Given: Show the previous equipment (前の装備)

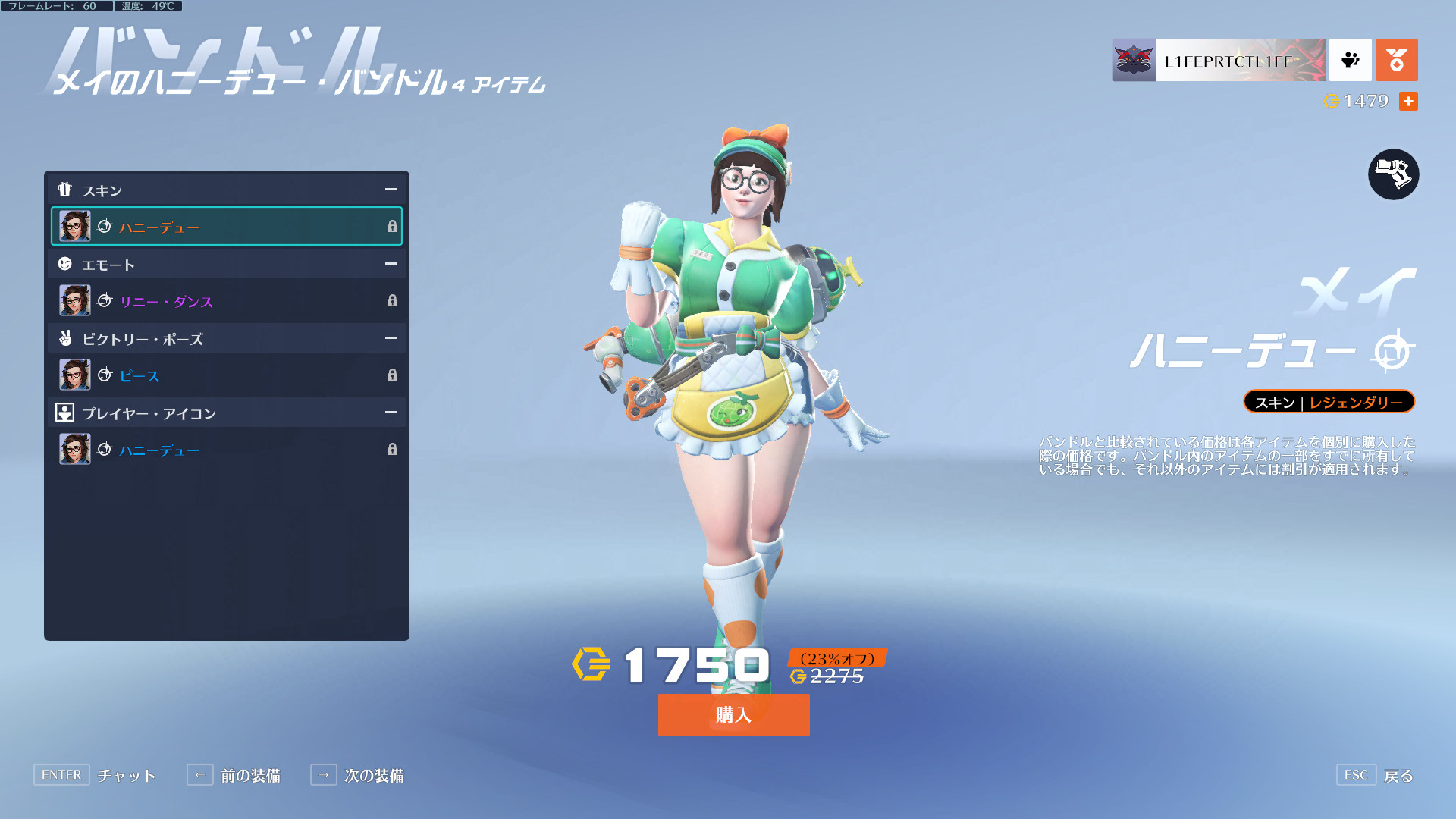Looking at the screenshot, I should [234, 775].
